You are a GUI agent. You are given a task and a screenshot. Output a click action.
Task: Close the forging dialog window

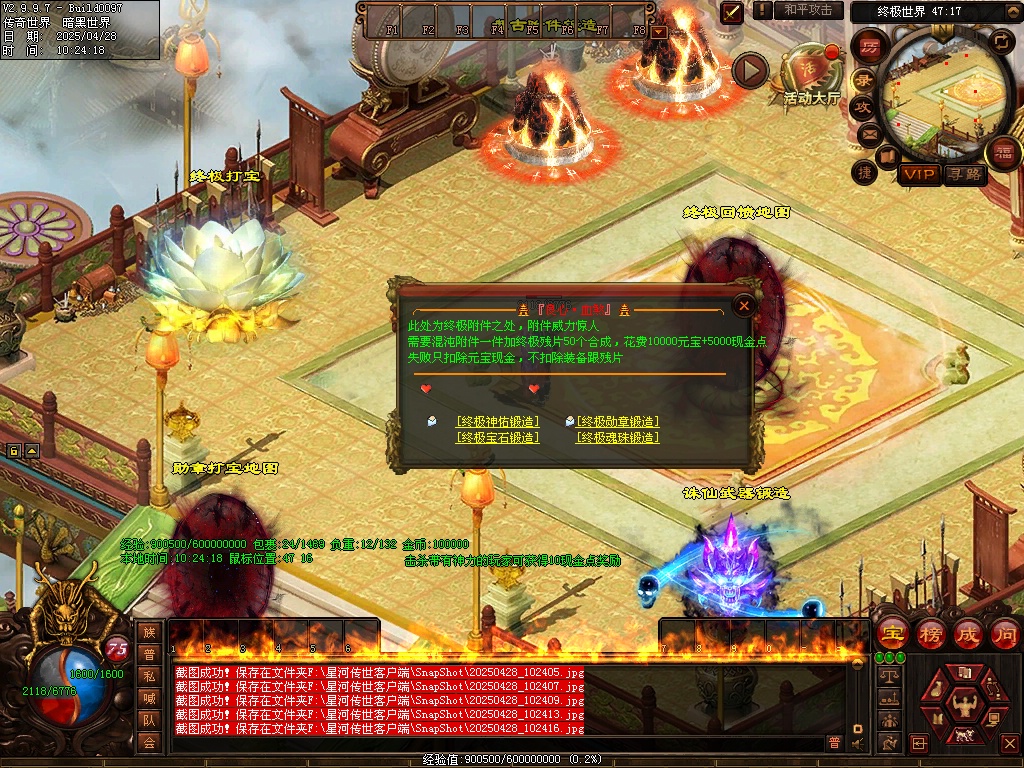point(743,306)
